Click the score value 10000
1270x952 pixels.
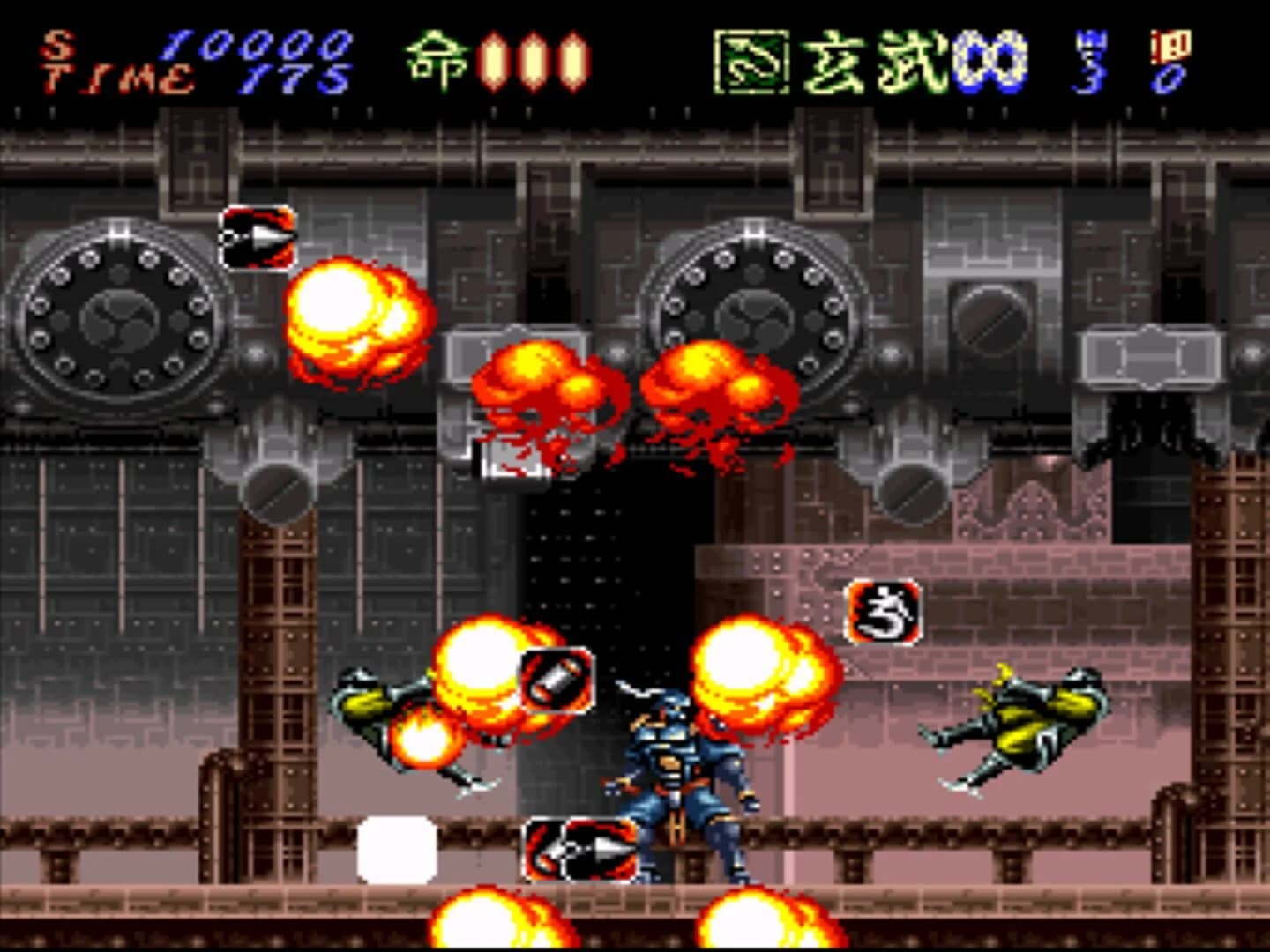point(256,41)
